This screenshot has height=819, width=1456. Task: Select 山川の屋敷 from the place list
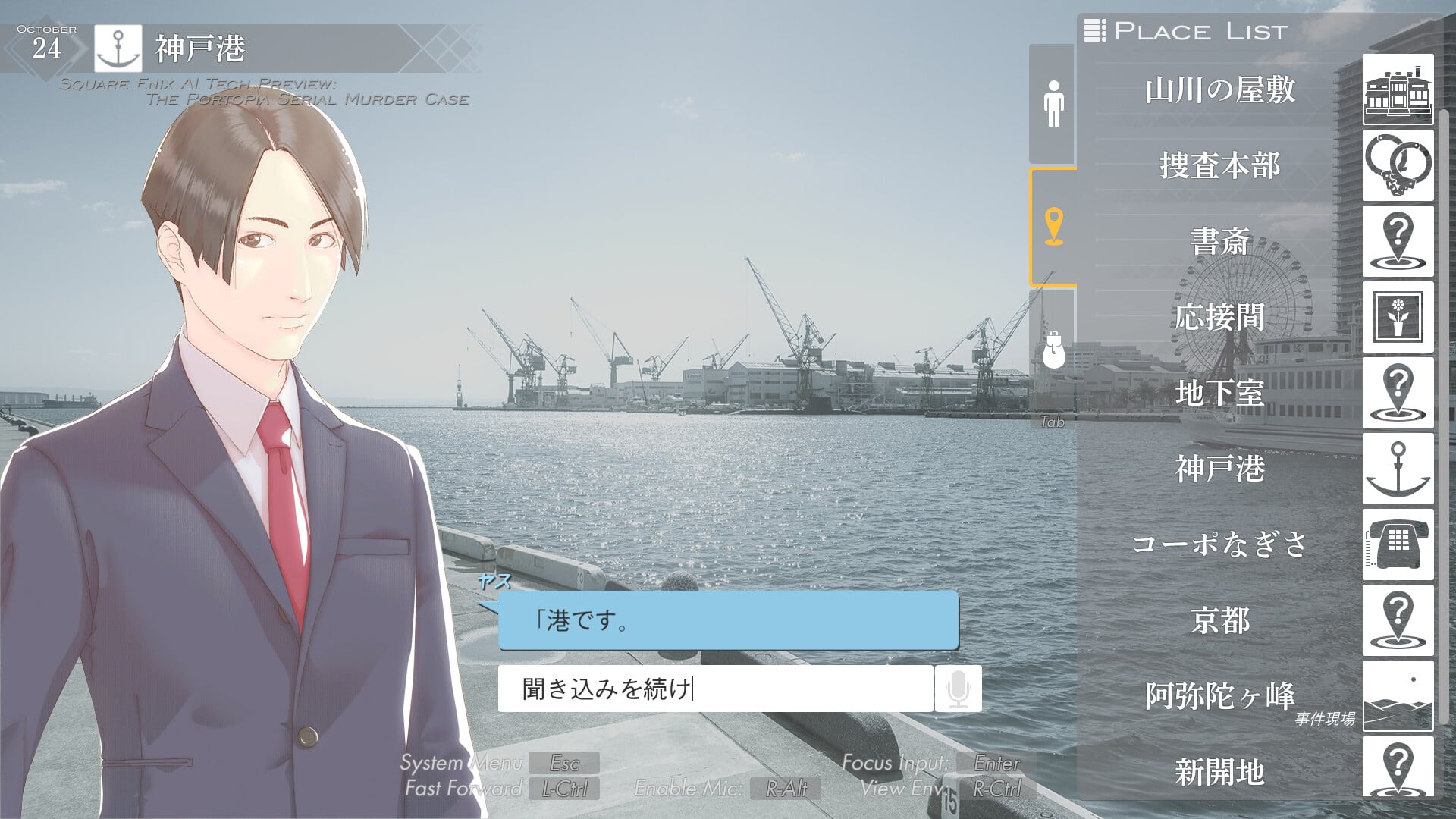click(1219, 90)
